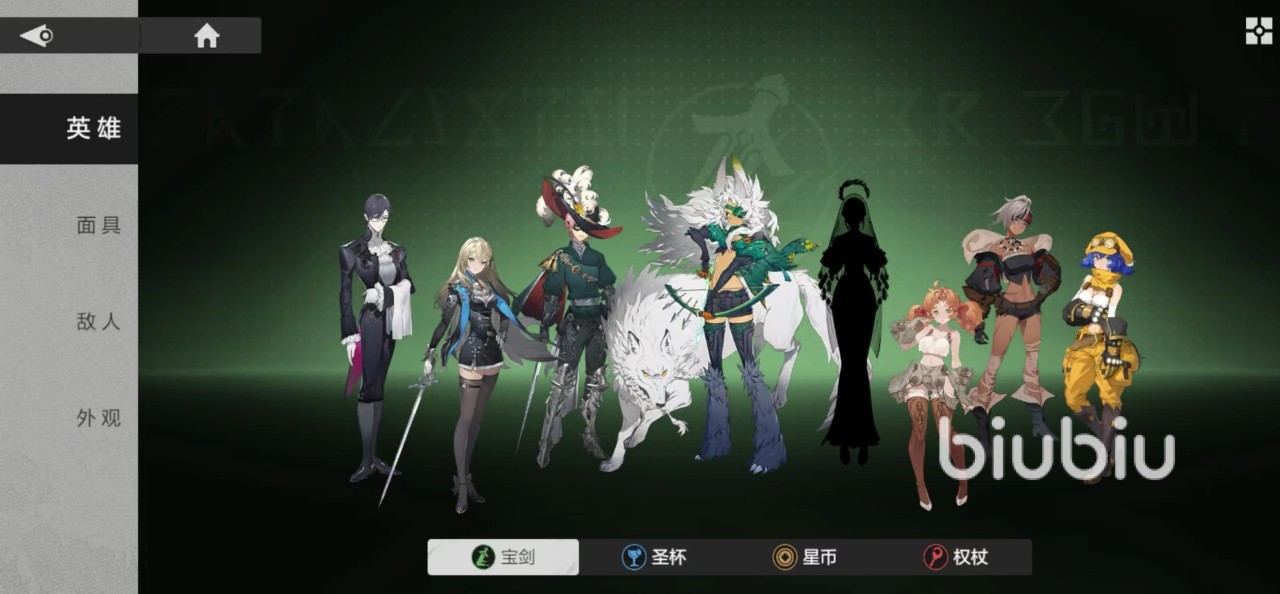Switch to the 圣杯 suit filter

pos(654,557)
